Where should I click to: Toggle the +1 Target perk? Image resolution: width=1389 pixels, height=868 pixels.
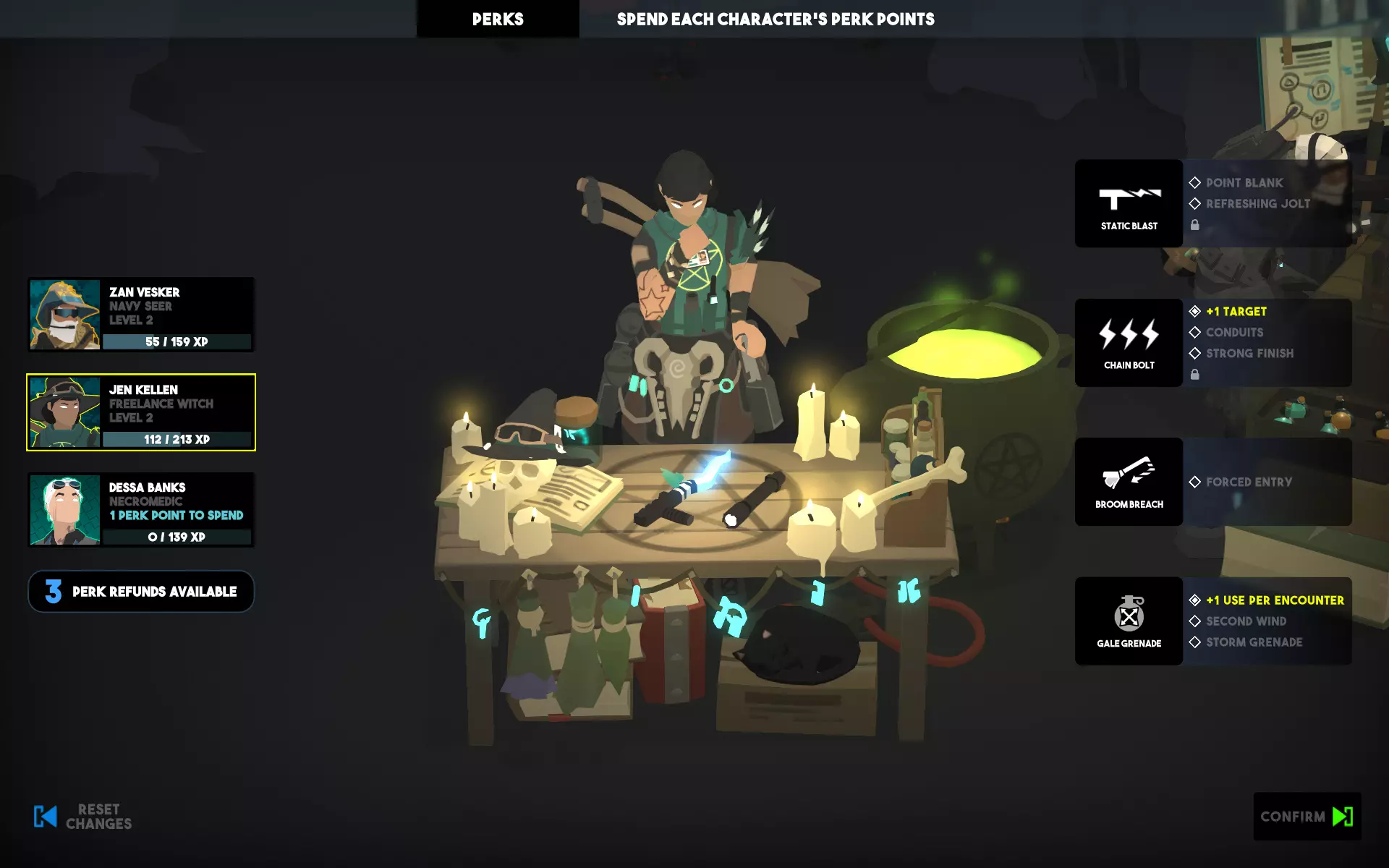[x=1236, y=312]
